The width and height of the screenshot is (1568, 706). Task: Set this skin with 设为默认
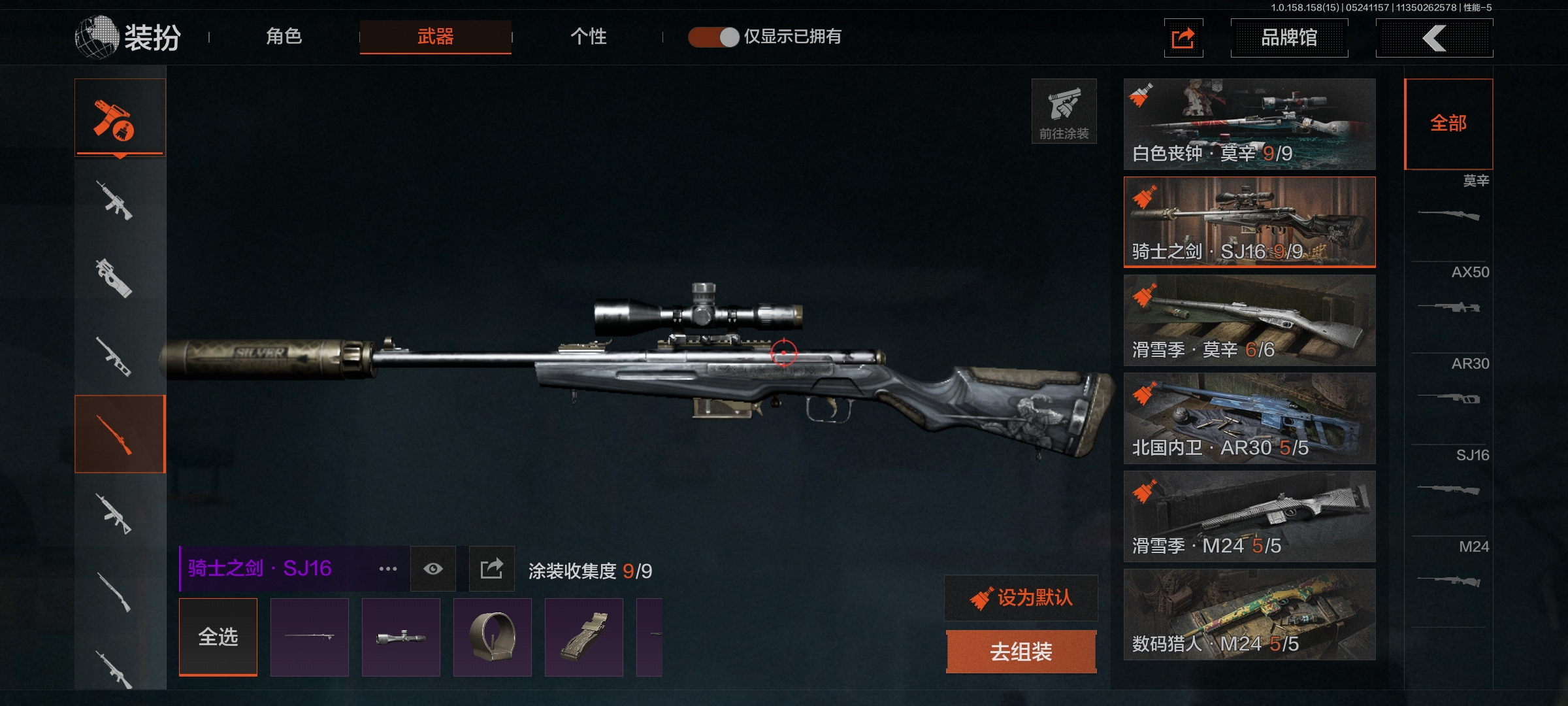(1021, 597)
